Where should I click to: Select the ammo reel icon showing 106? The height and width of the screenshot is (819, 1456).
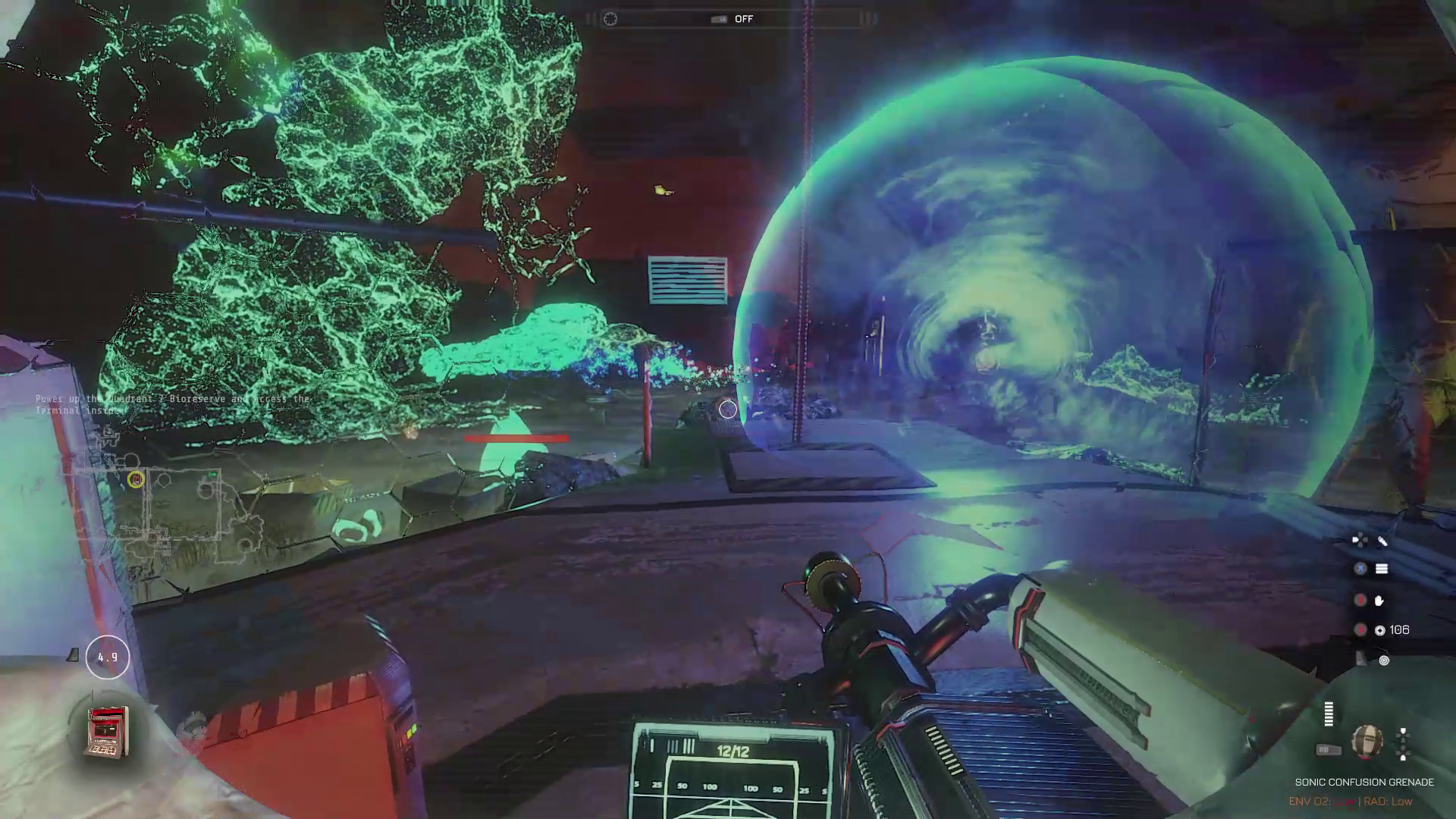(x=1380, y=630)
